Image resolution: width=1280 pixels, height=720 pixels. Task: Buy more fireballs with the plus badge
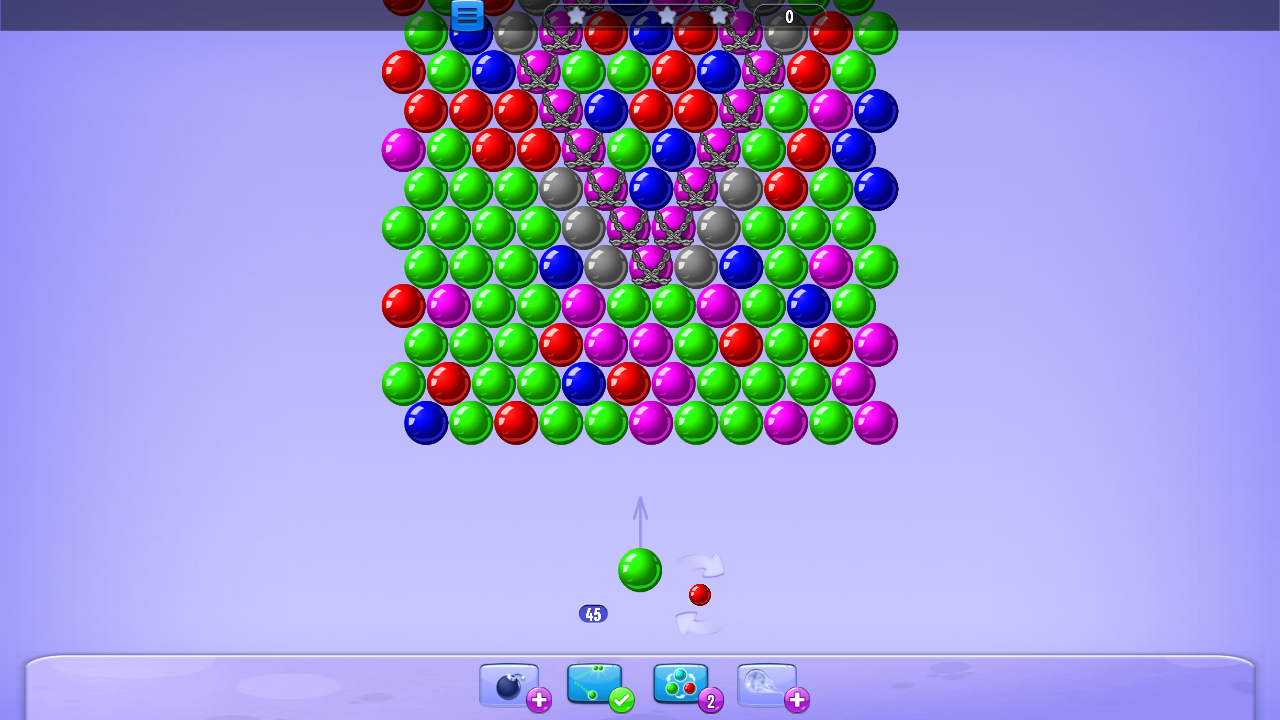click(x=797, y=701)
